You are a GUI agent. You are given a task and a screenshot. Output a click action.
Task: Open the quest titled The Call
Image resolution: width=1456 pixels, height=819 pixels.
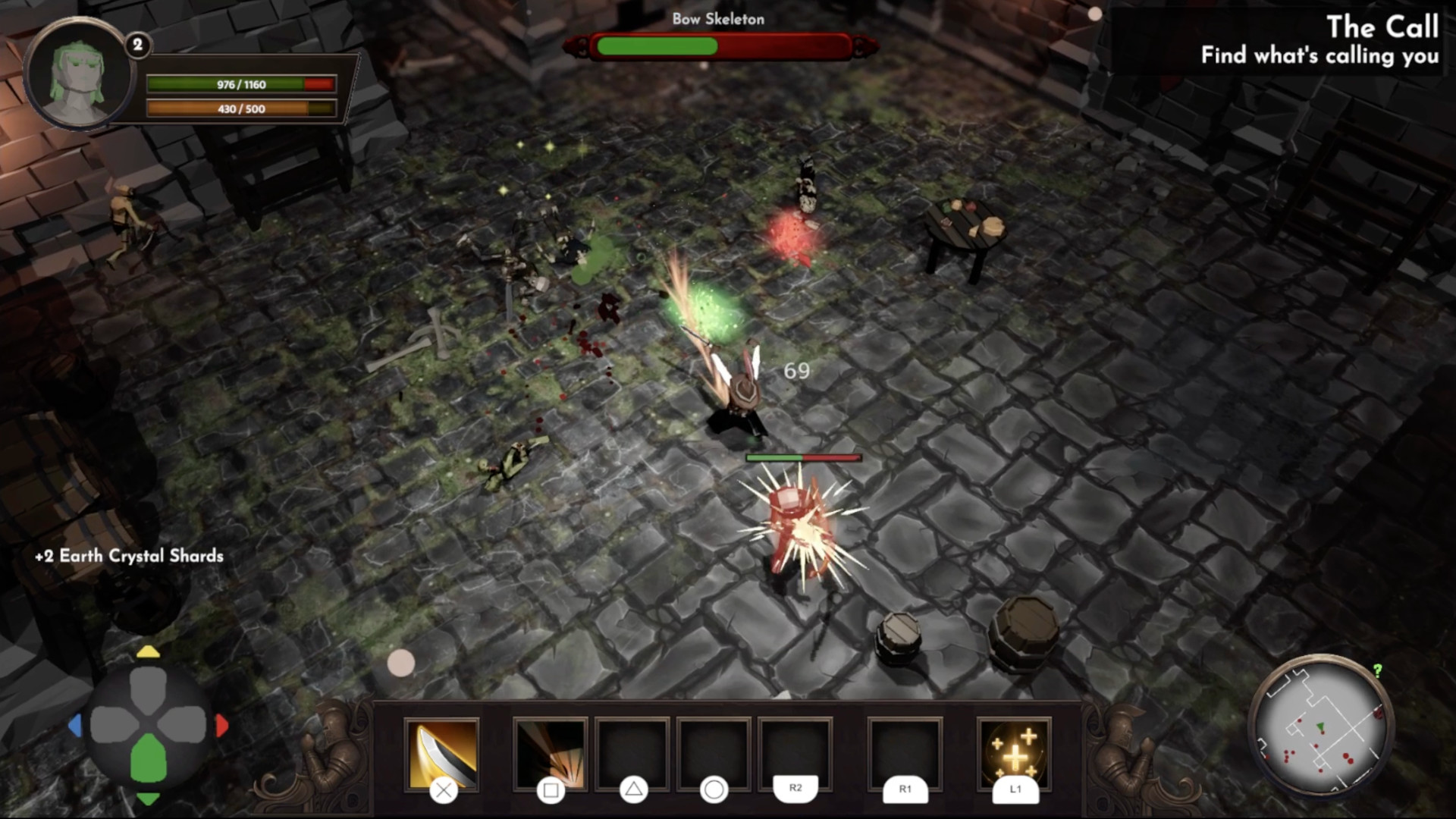pos(1383,27)
